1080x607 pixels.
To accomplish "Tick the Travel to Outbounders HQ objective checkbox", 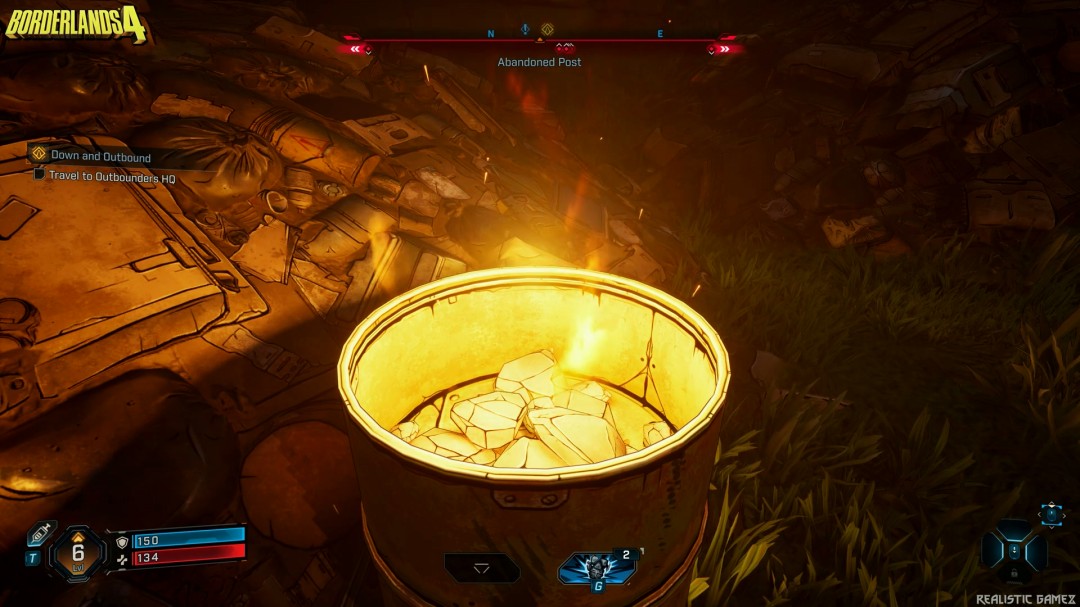I will (x=39, y=174).
